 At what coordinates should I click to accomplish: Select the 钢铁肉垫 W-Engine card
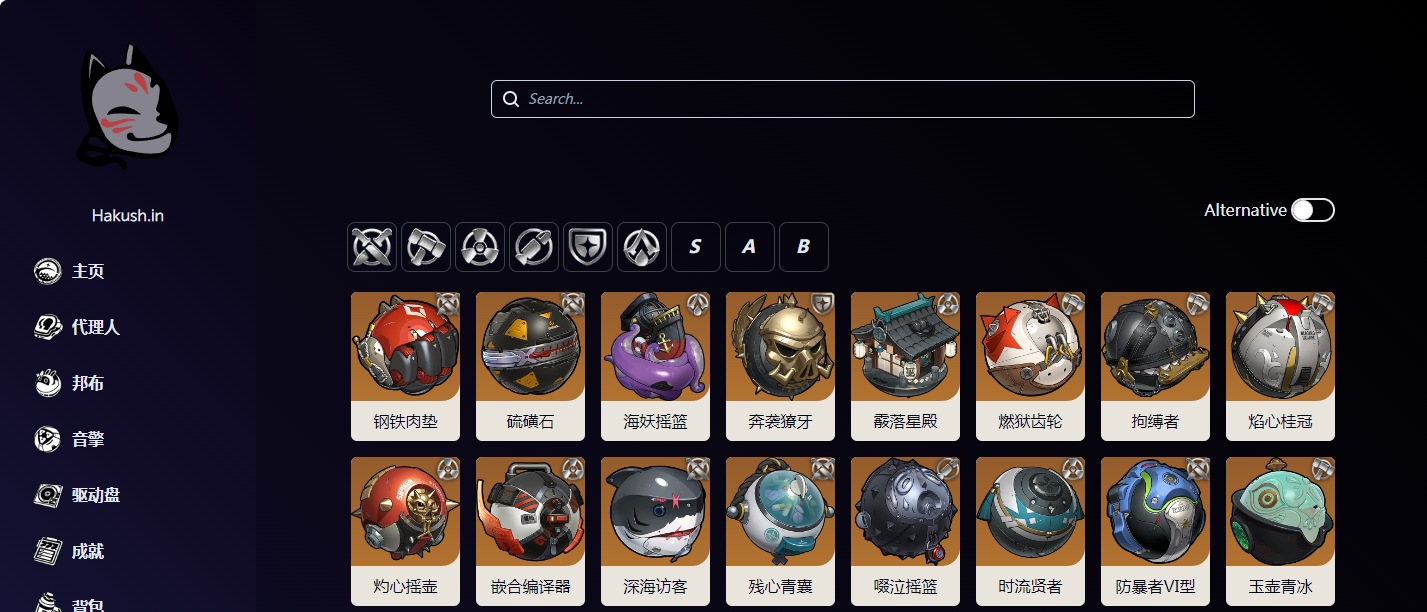[405, 366]
